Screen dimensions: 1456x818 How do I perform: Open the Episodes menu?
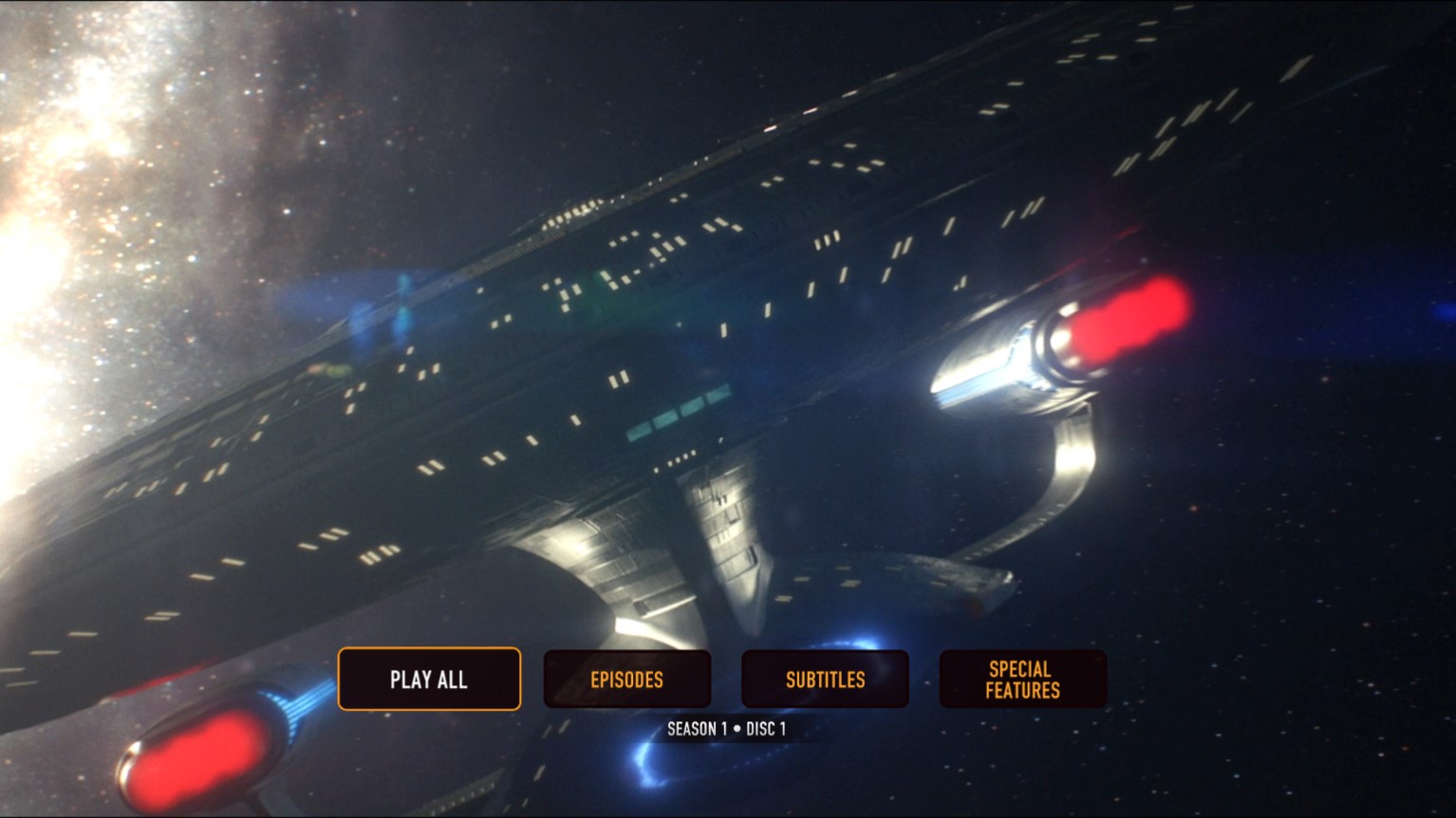(x=626, y=679)
